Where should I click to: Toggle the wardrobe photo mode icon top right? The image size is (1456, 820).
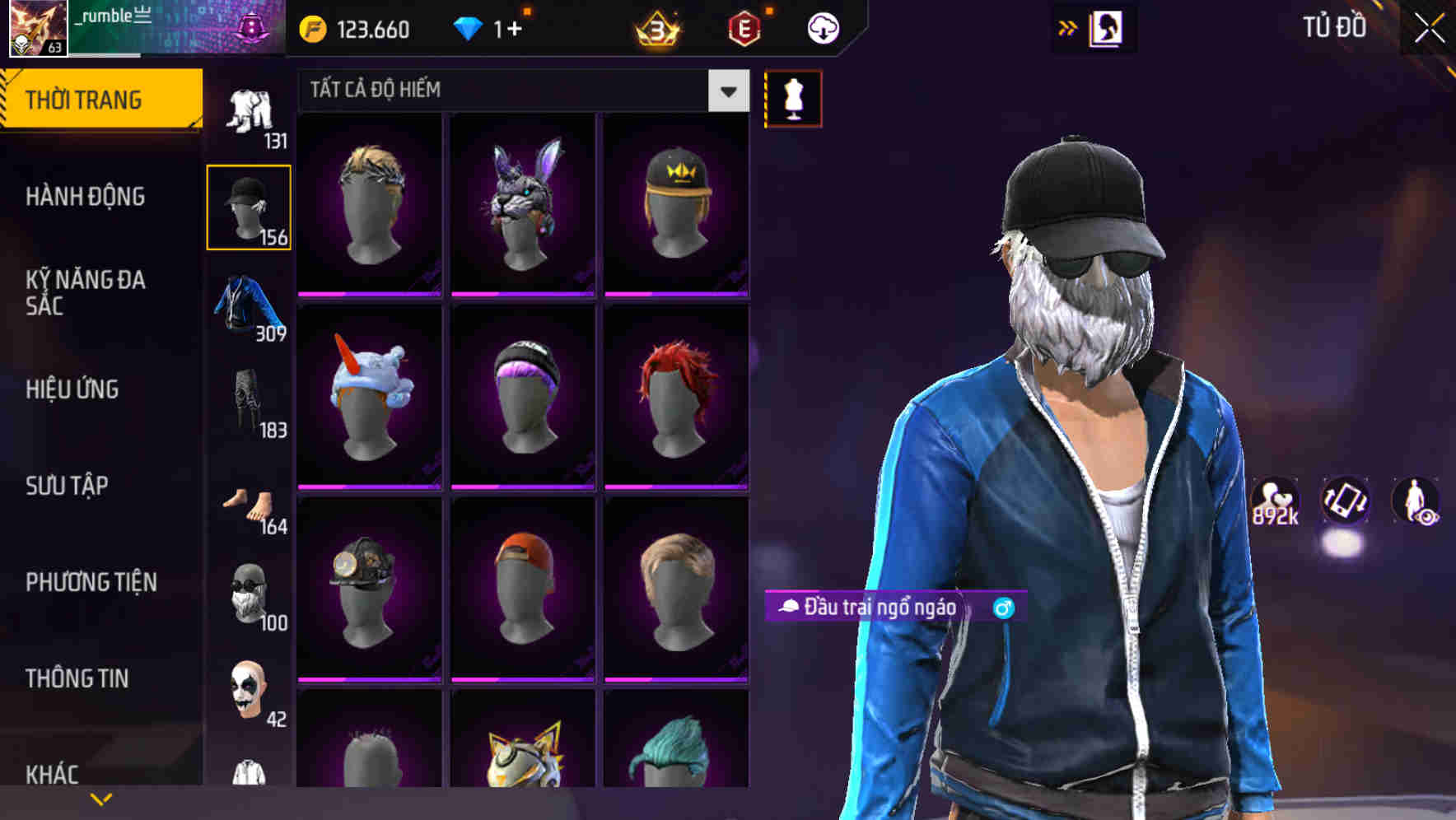[x=1107, y=27]
